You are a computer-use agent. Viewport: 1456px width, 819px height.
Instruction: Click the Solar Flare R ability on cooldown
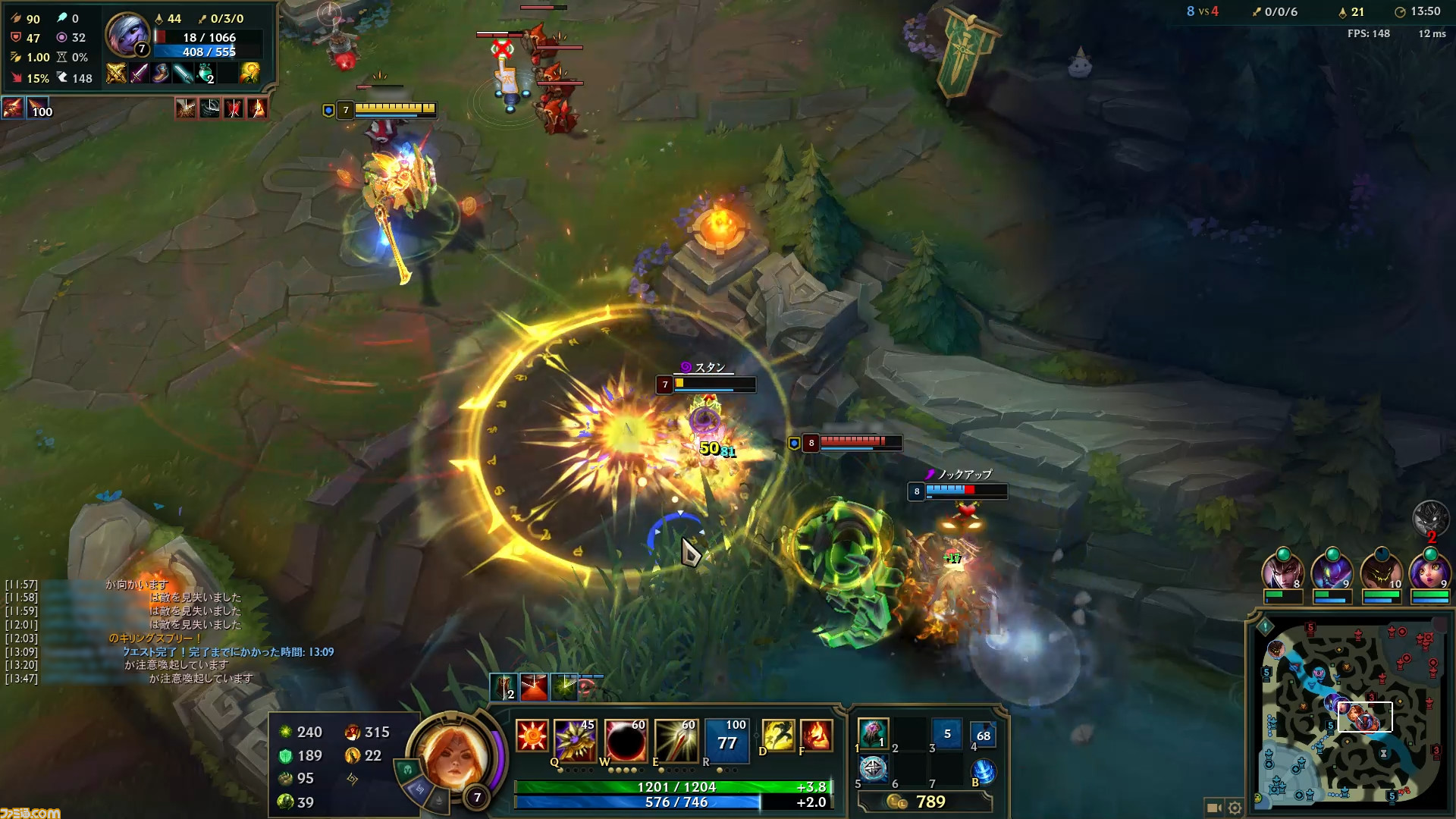pos(726,739)
